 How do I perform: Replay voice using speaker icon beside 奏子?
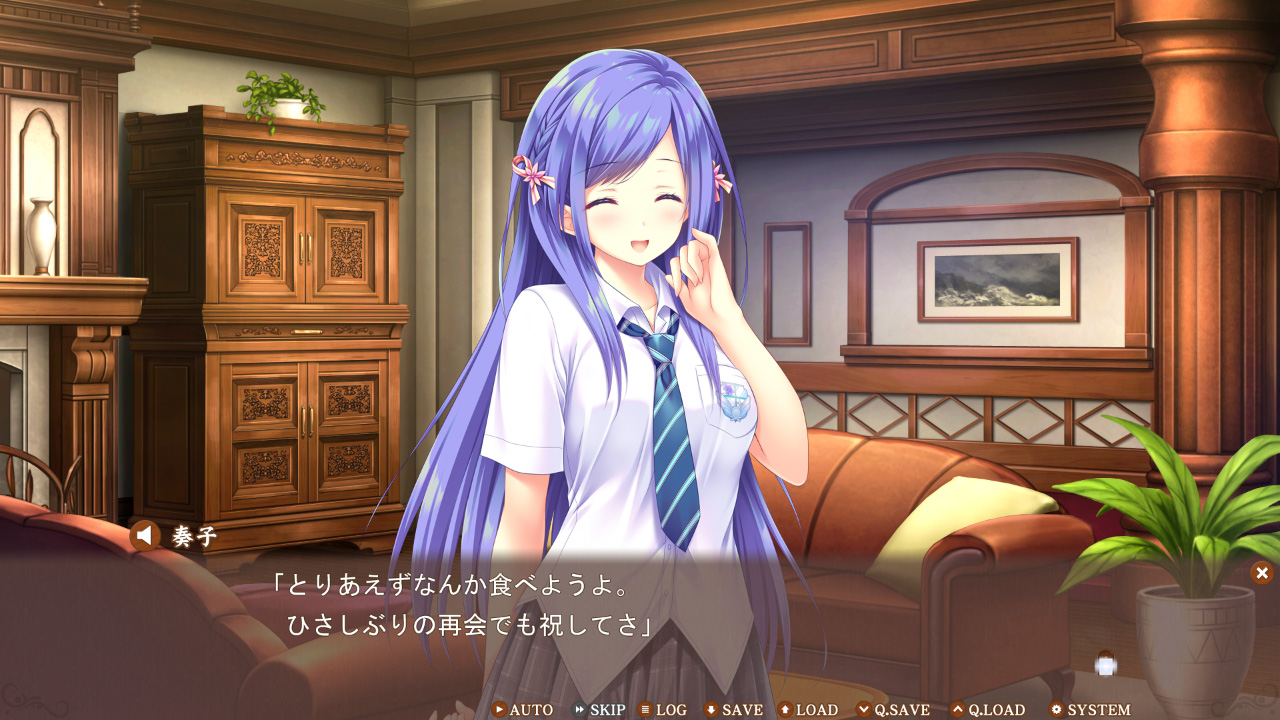click(x=145, y=537)
